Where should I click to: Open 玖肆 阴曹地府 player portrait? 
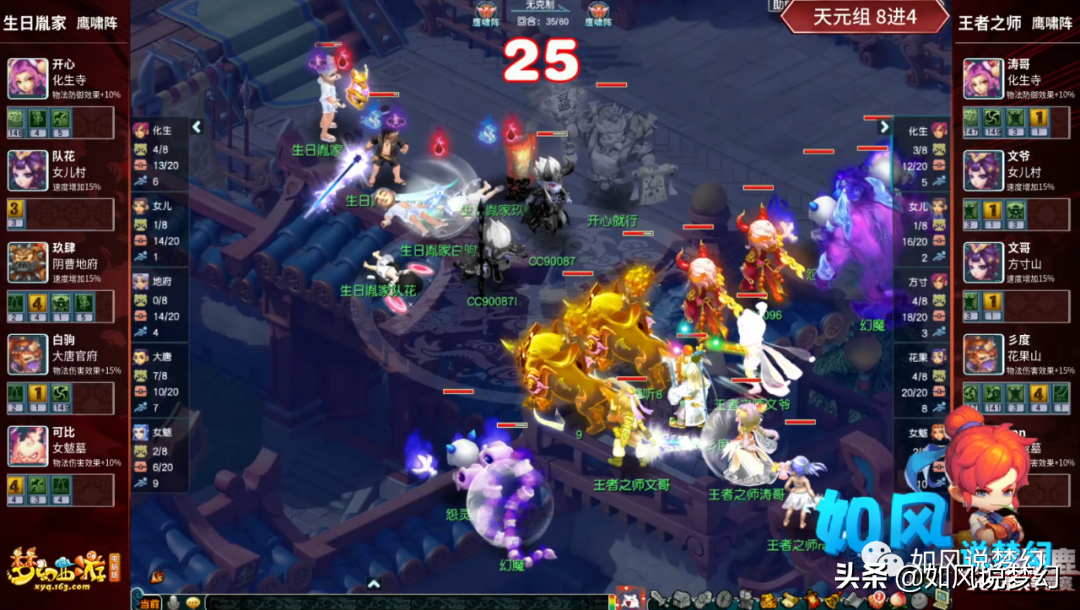click(27, 263)
